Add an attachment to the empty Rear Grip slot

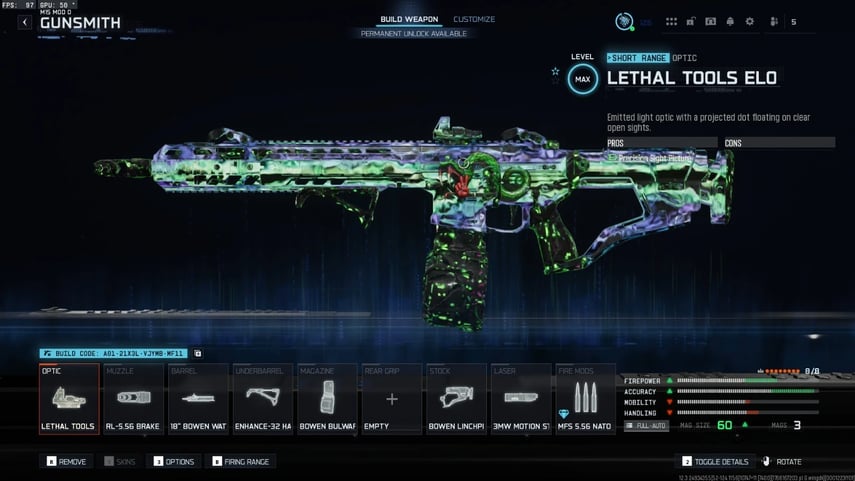pyautogui.click(x=392, y=399)
